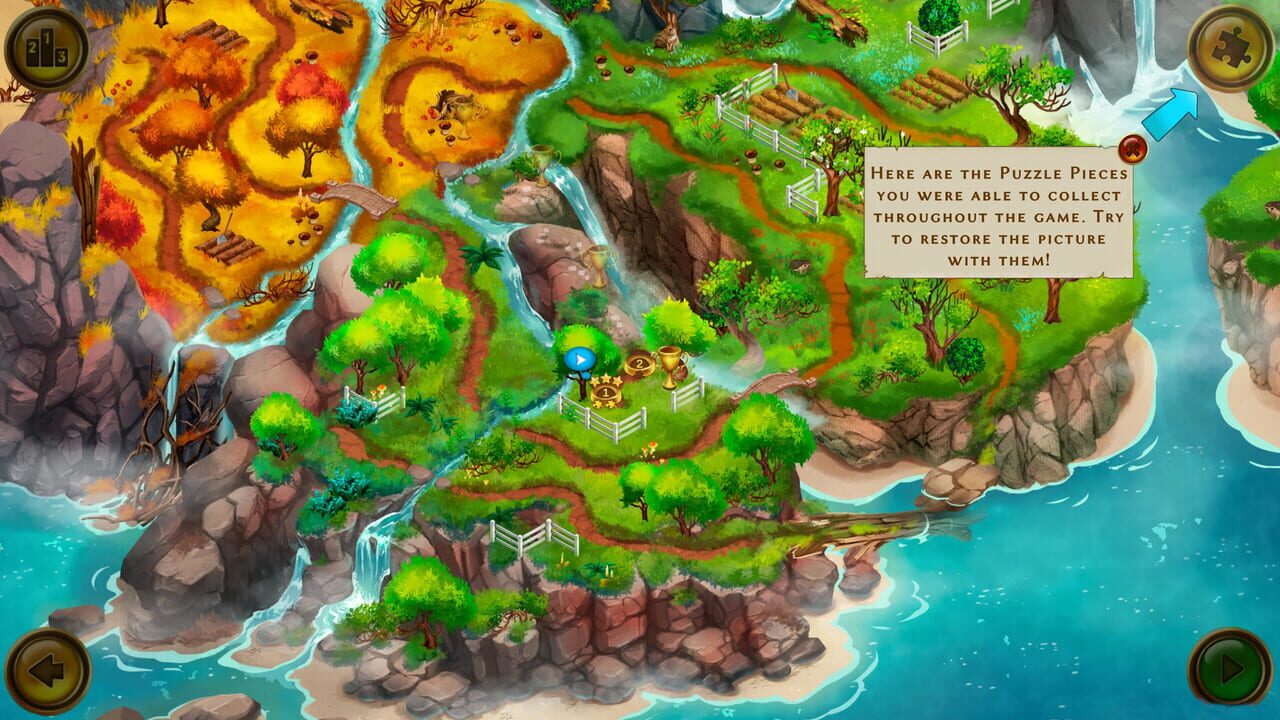Start the next level with the blue play button
Image resolution: width=1280 pixels, height=720 pixels.
[579, 358]
